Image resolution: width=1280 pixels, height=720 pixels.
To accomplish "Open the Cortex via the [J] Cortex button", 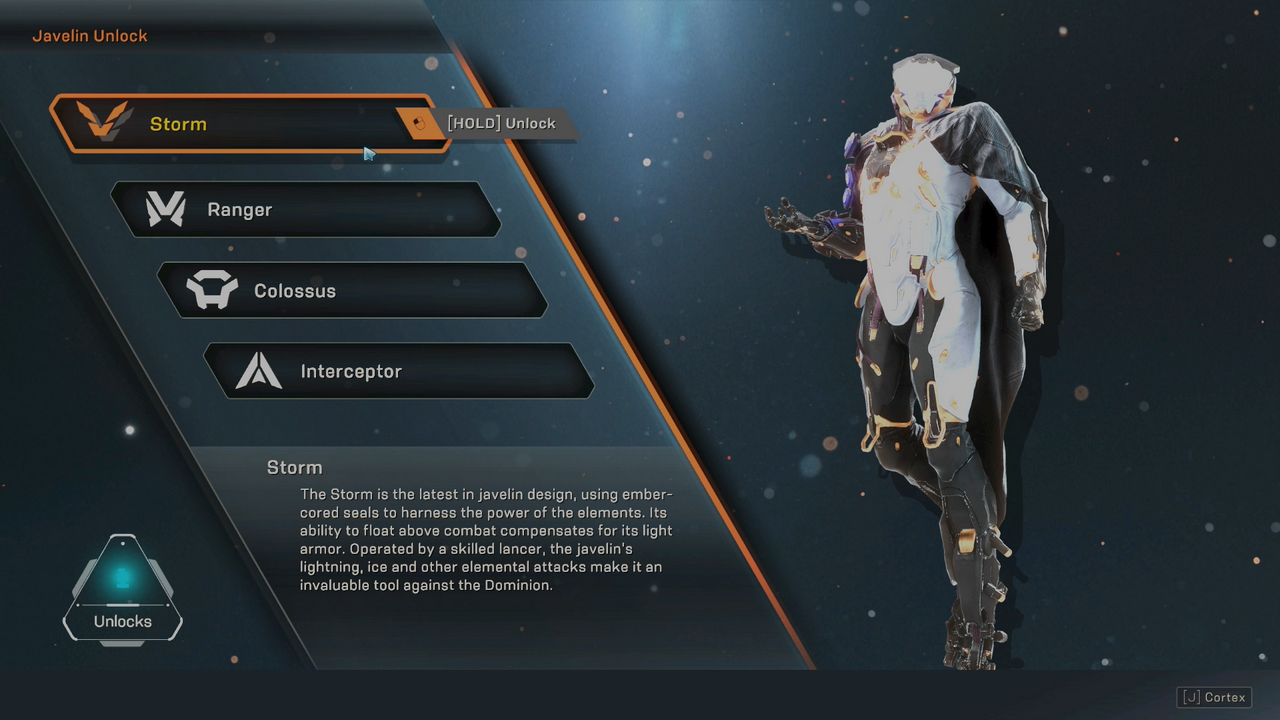I will pos(1213,697).
